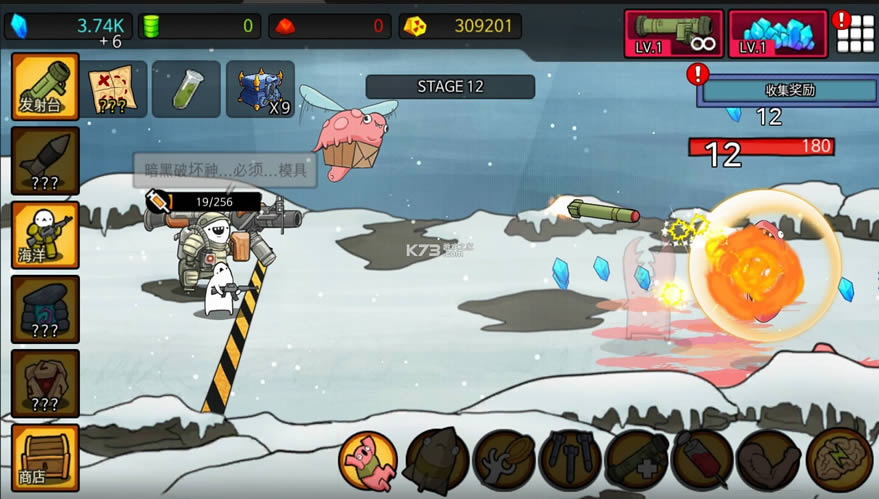This screenshot has width=879, height=499.
Task: Open the locked helmet gear category
Action: click(45, 309)
